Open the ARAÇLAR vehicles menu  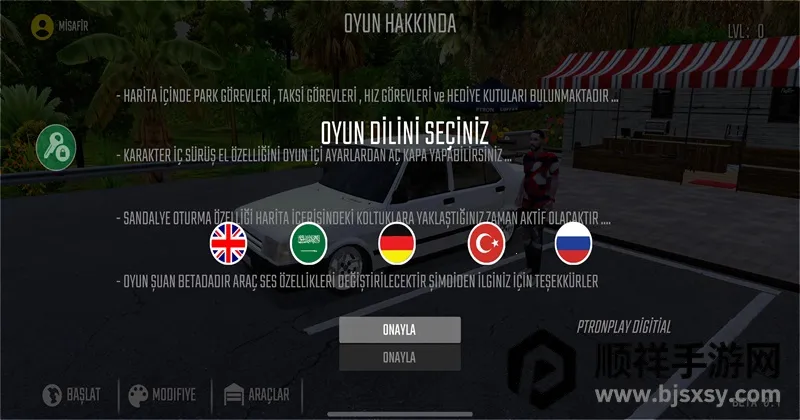(256, 394)
